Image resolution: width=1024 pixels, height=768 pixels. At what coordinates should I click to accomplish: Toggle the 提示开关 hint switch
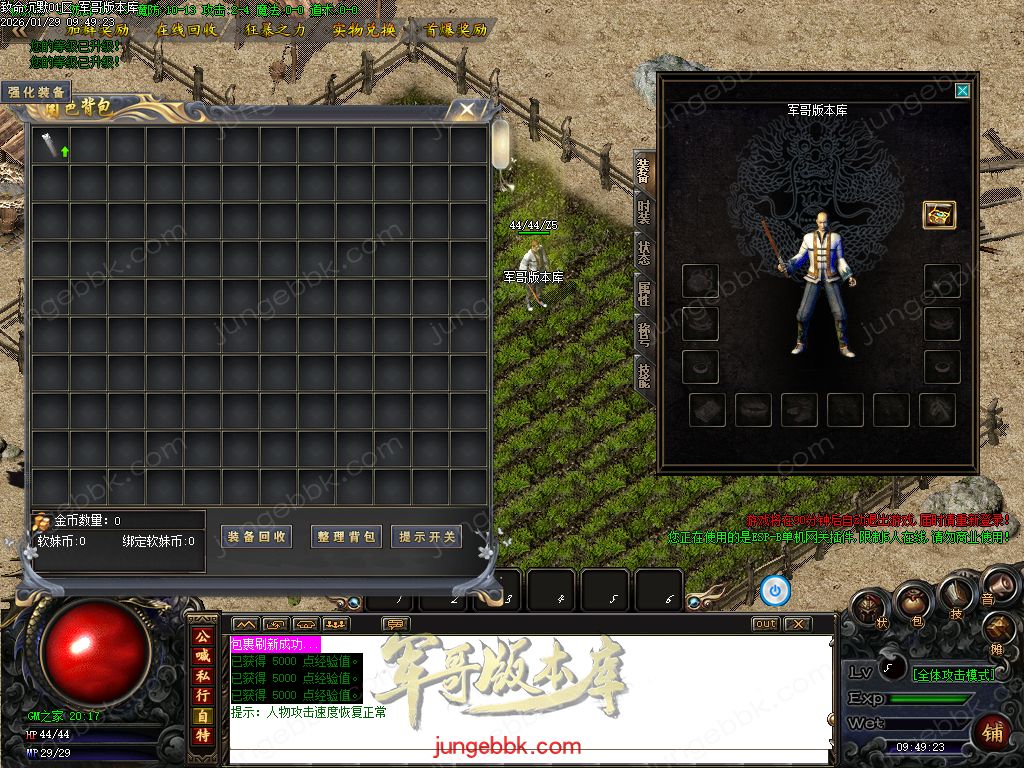(426, 537)
